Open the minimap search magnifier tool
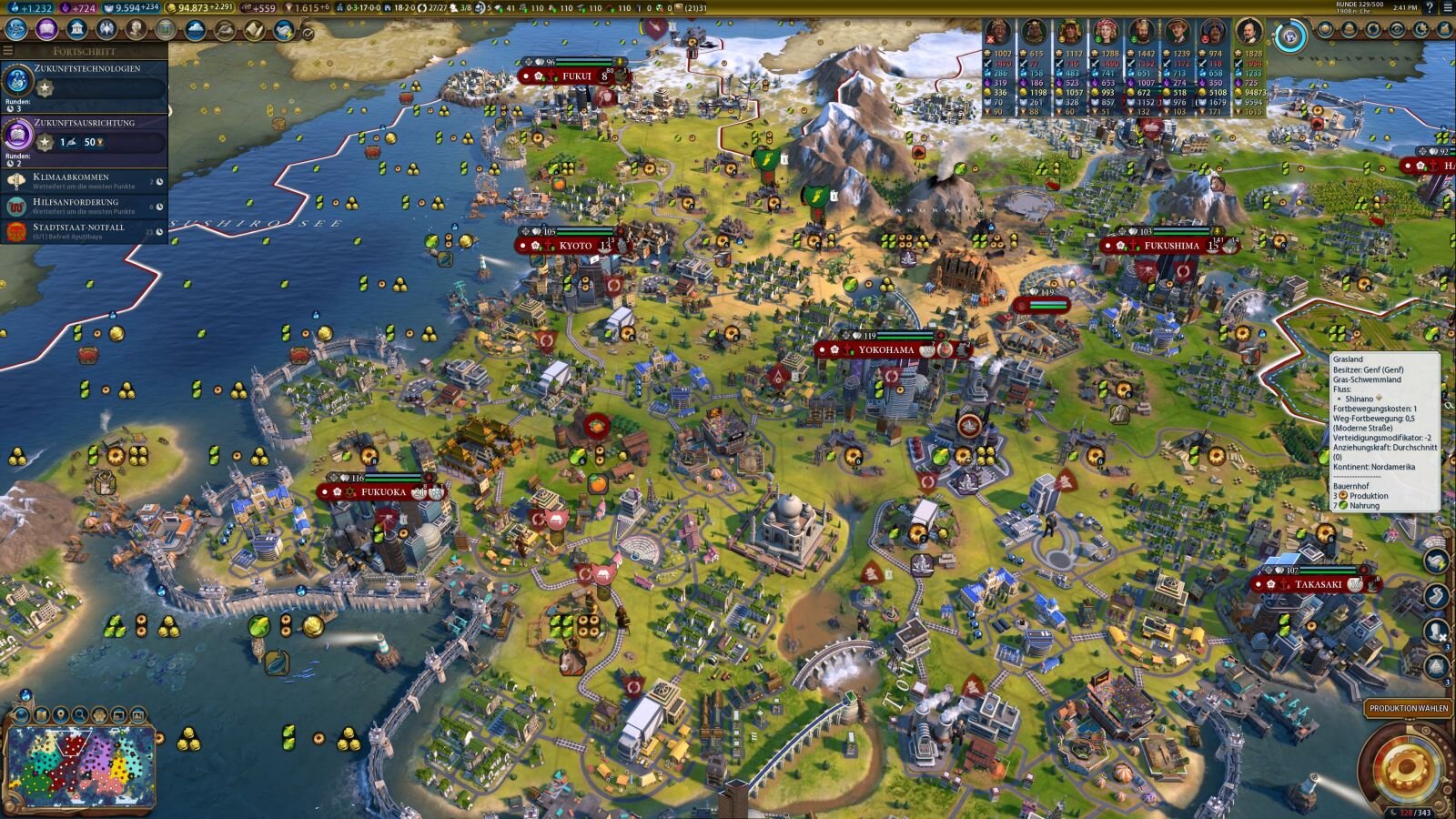The height and width of the screenshot is (819, 1456). (x=80, y=715)
